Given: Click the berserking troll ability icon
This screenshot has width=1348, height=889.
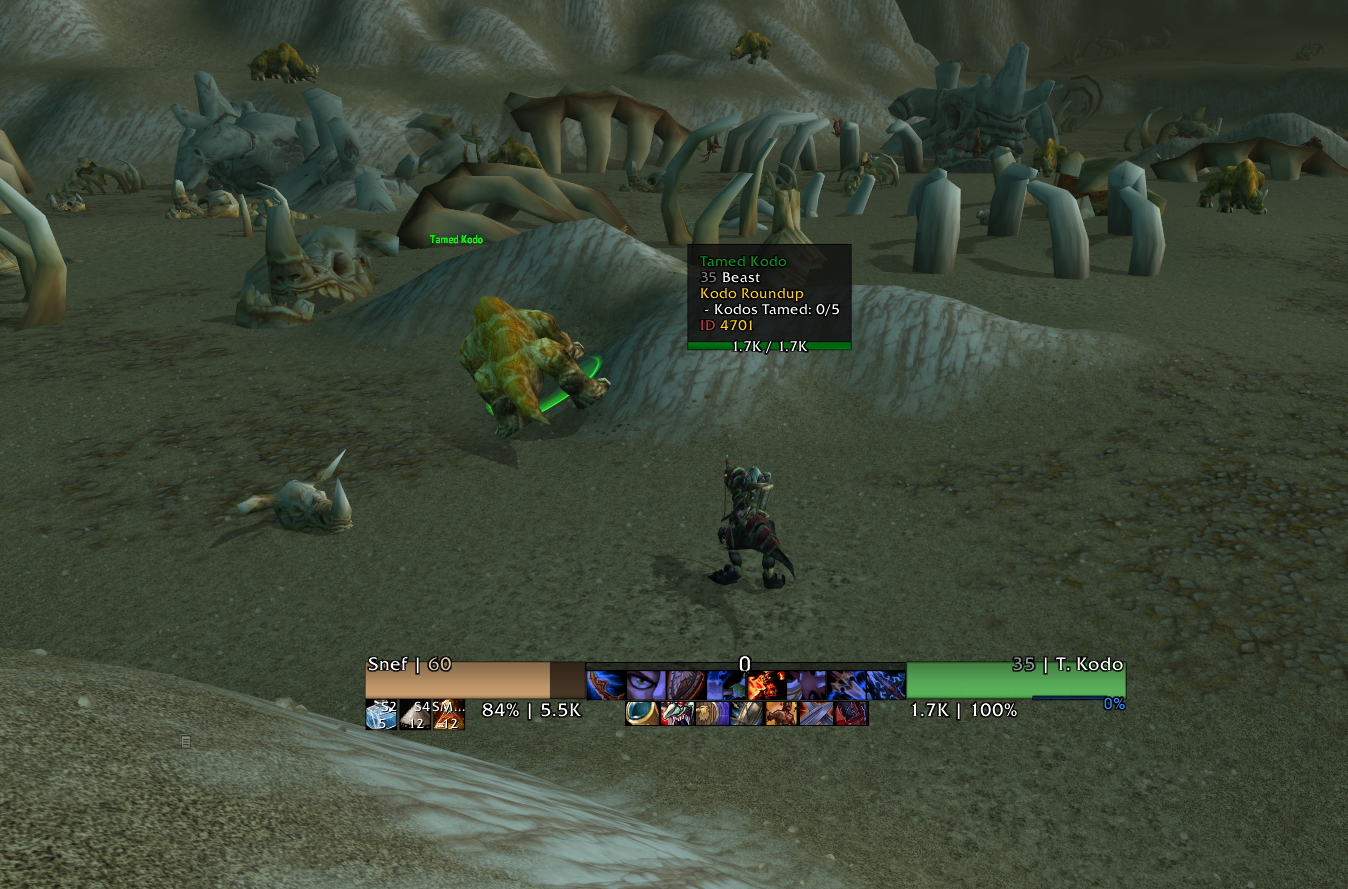Looking at the screenshot, I should point(780,713).
